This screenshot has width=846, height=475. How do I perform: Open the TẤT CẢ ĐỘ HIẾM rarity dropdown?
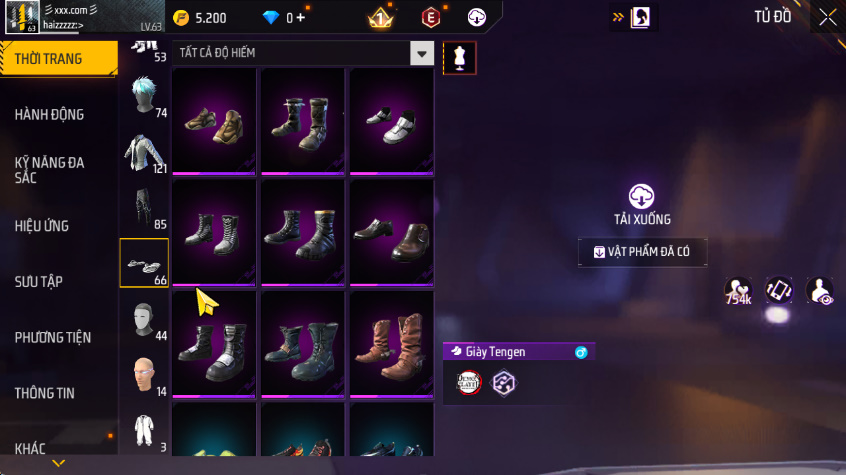424,54
